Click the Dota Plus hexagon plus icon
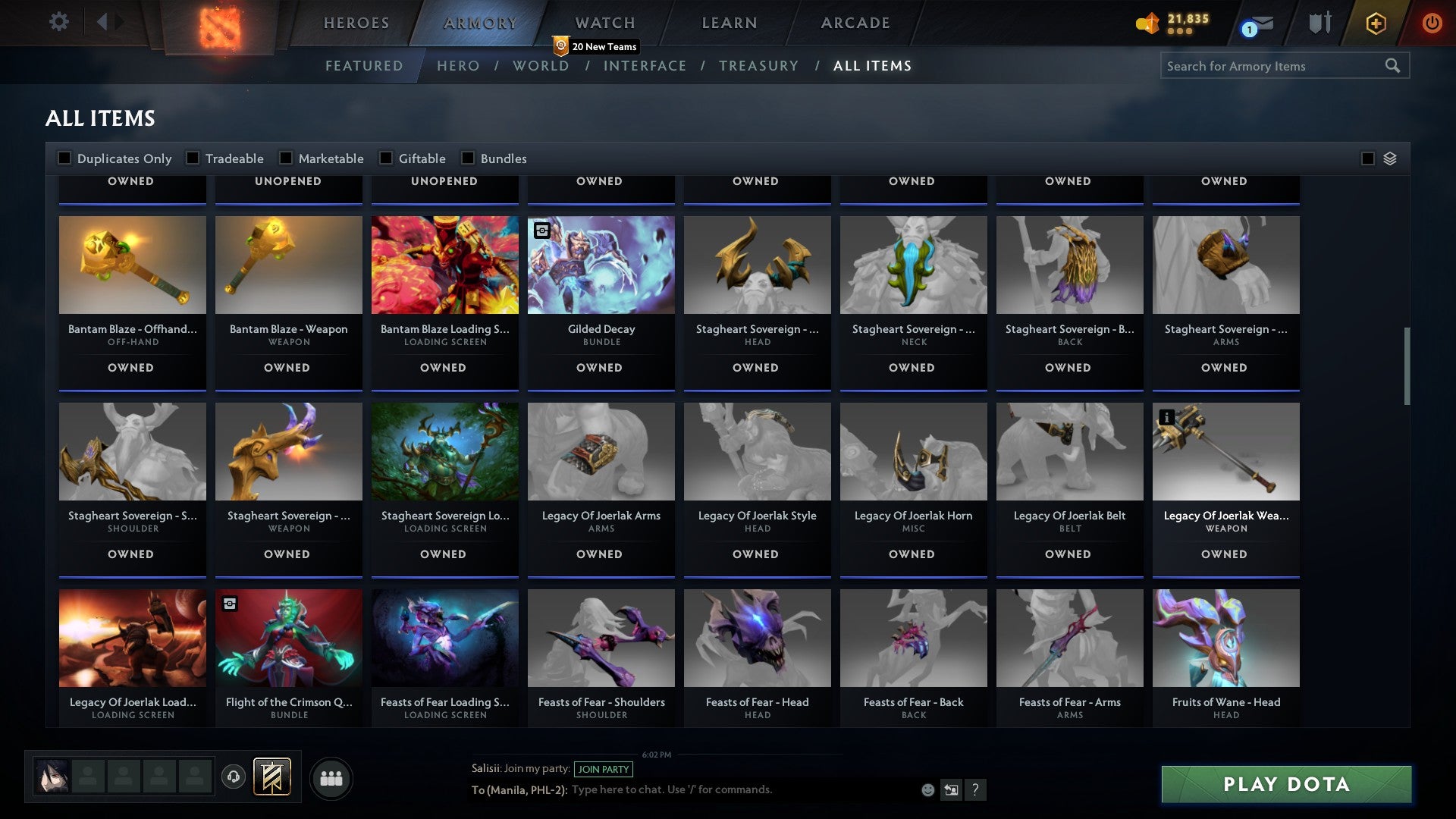The image size is (1456, 819). tap(1375, 24)
